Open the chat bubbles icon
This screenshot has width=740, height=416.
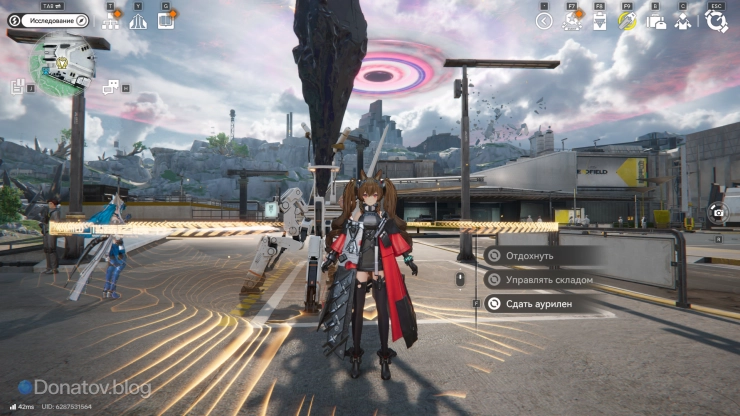110,87
